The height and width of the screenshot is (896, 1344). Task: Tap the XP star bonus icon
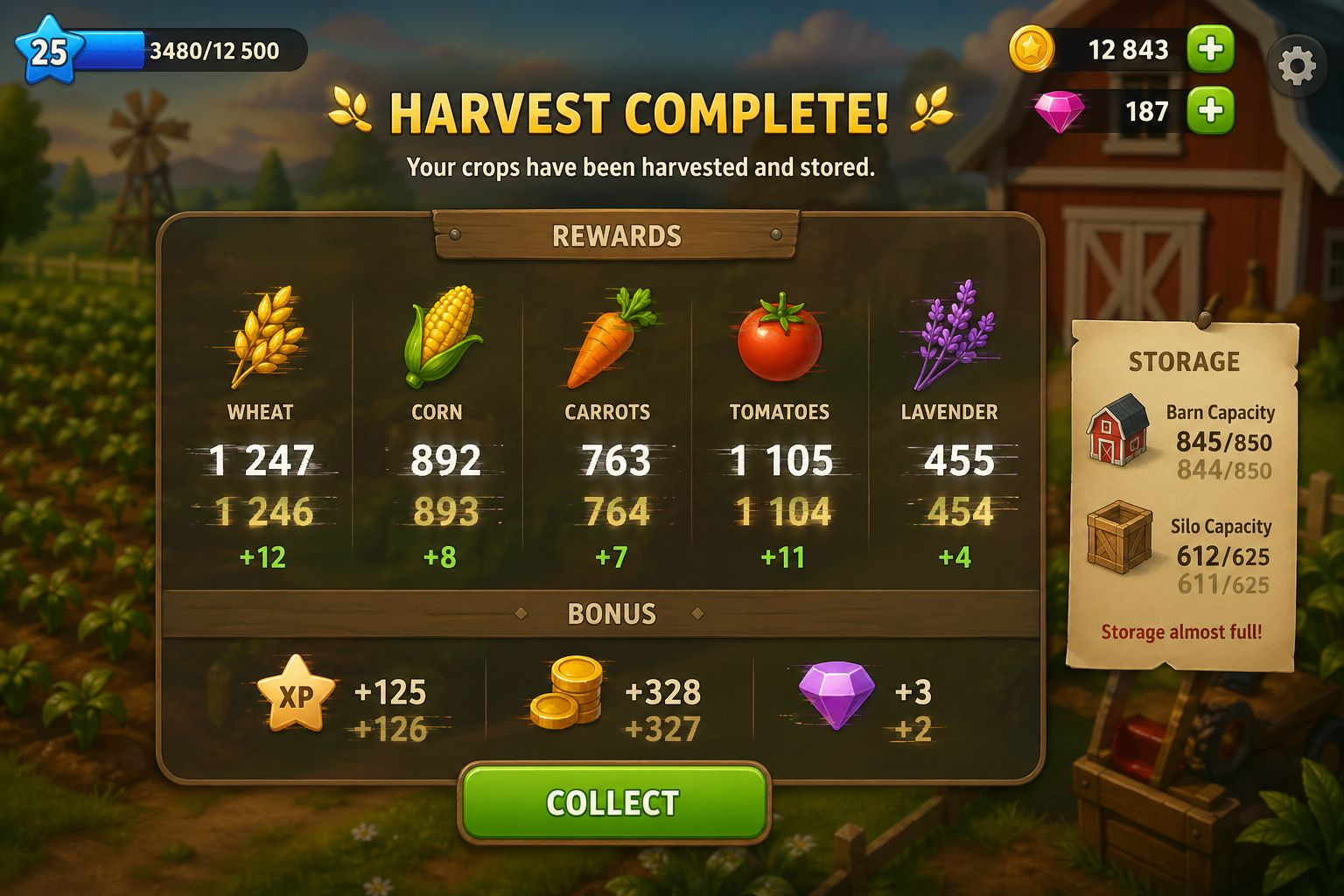point(296,694)
